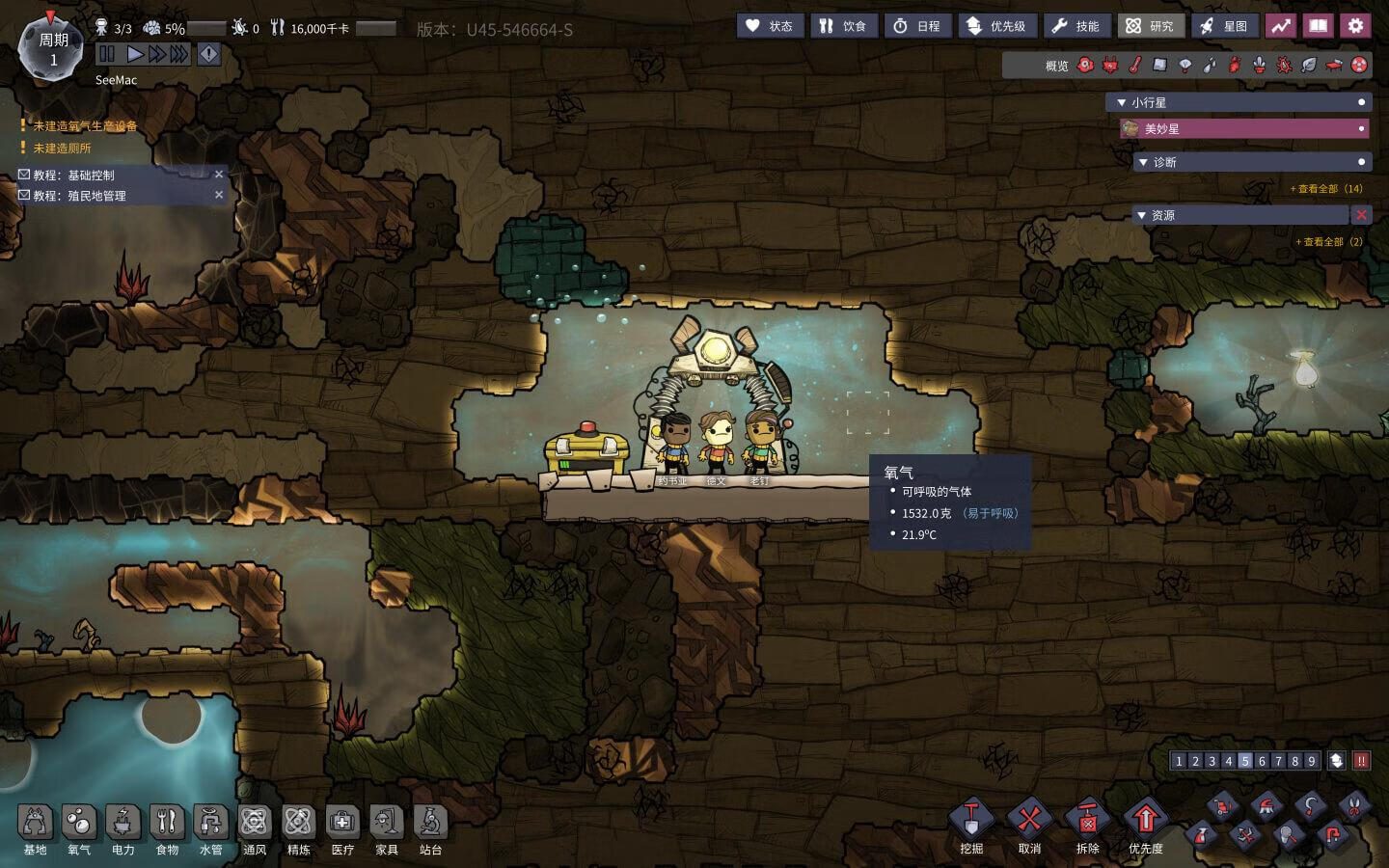Pause the game with the pause button
The width and height of the screenshot is (1389, 868).
pos(107,54)
